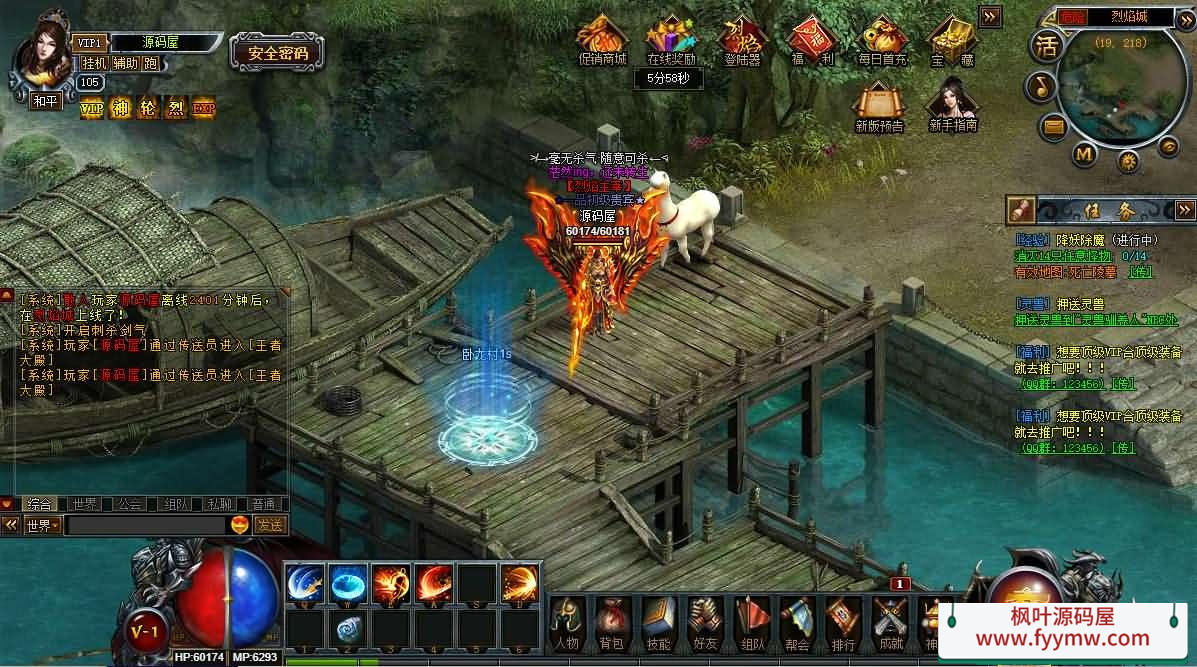Click the chat text input box
1197x667 pixels.
145,525
